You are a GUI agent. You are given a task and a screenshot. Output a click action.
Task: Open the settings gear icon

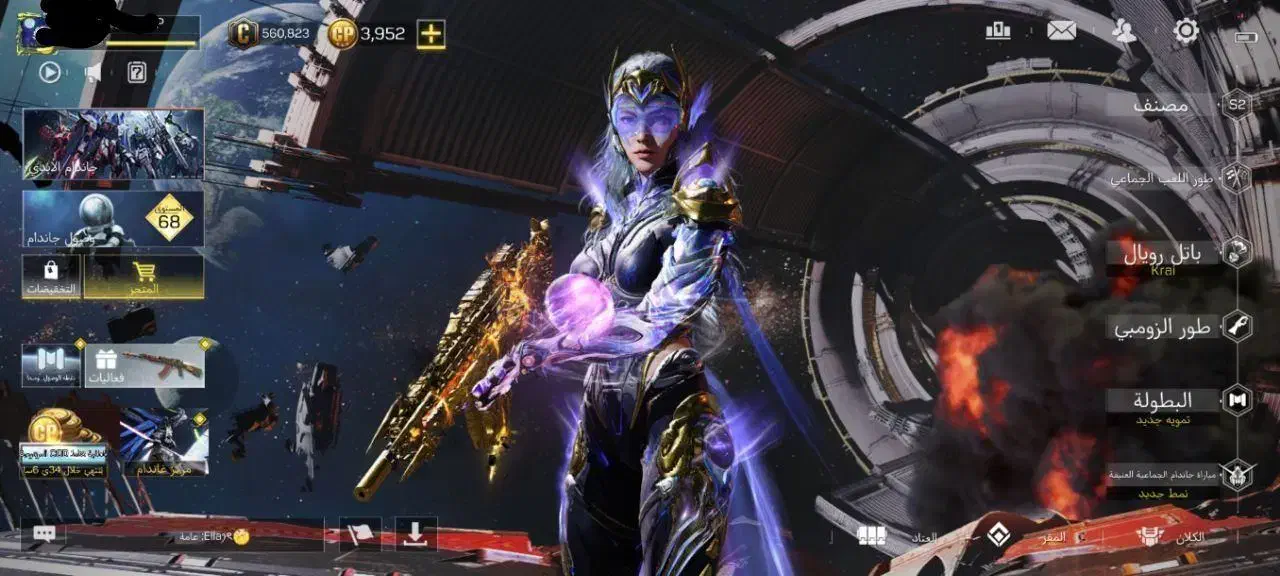pyautogui.click(x=1186, y=31)
